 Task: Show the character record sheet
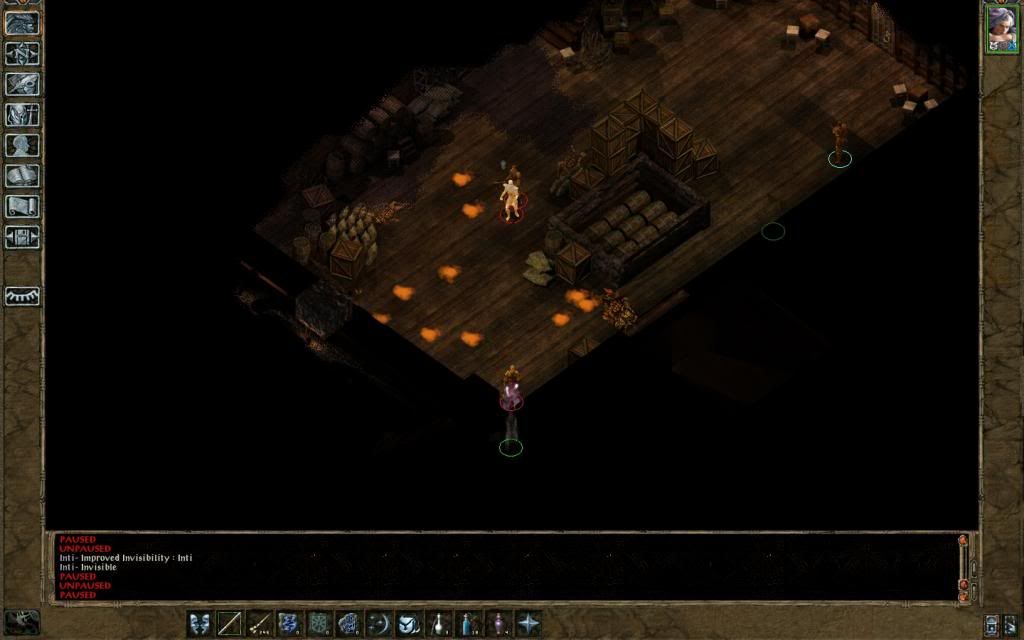click(22, 145)
